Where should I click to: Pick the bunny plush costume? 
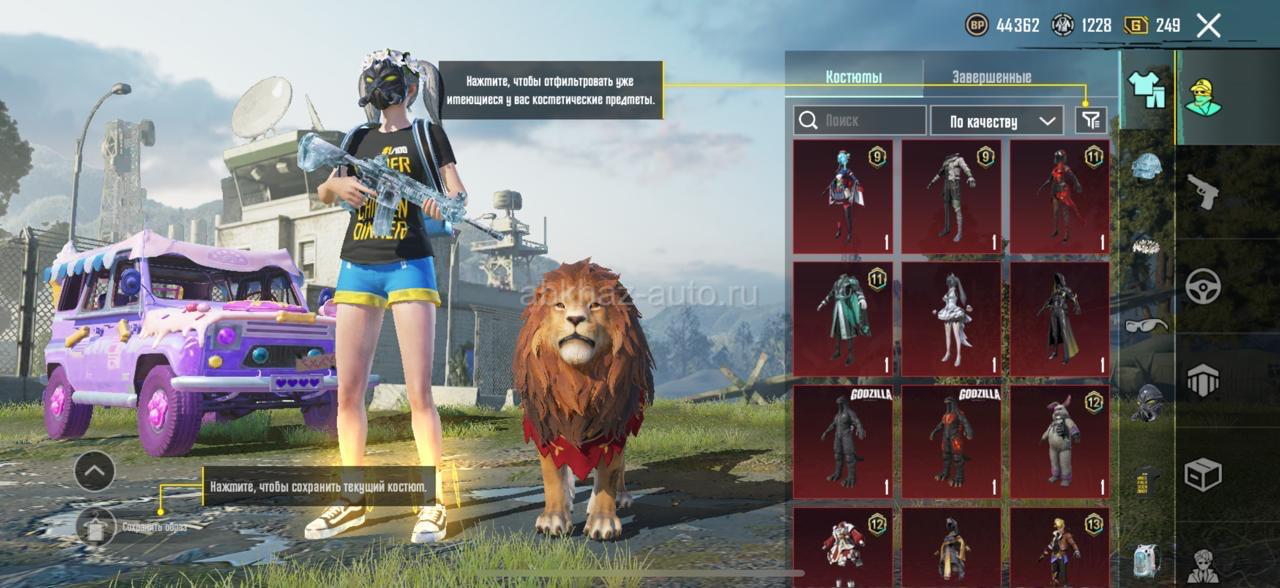(x=1059, y=442)
